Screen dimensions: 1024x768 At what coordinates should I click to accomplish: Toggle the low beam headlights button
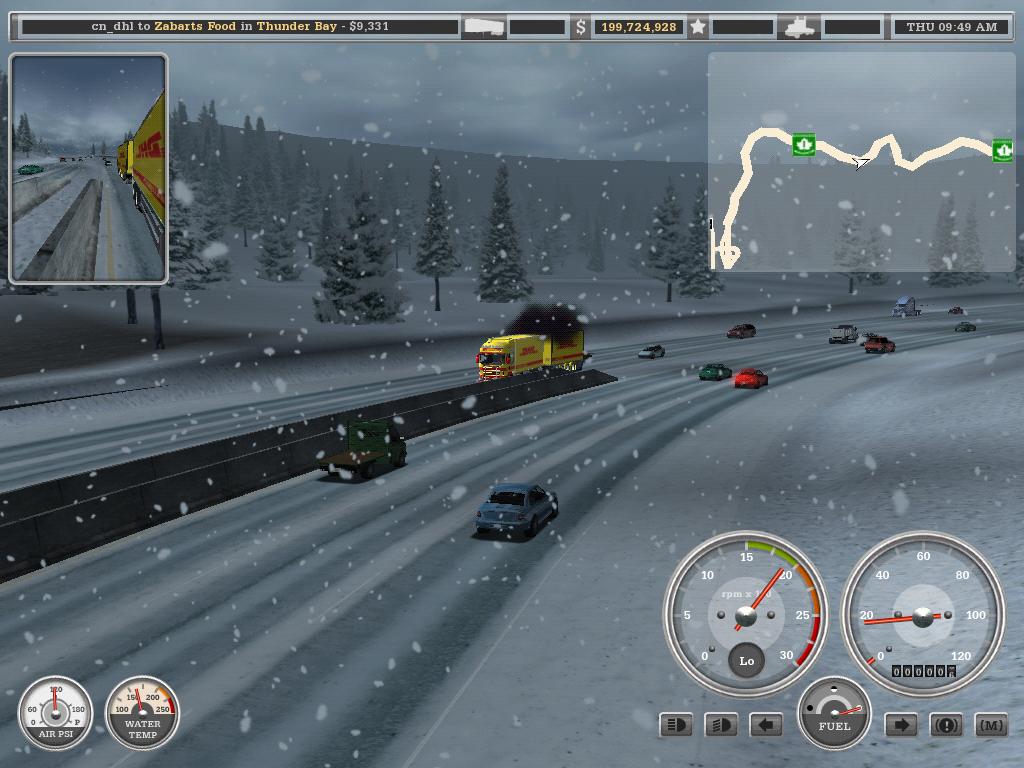(x=721, y=725)
